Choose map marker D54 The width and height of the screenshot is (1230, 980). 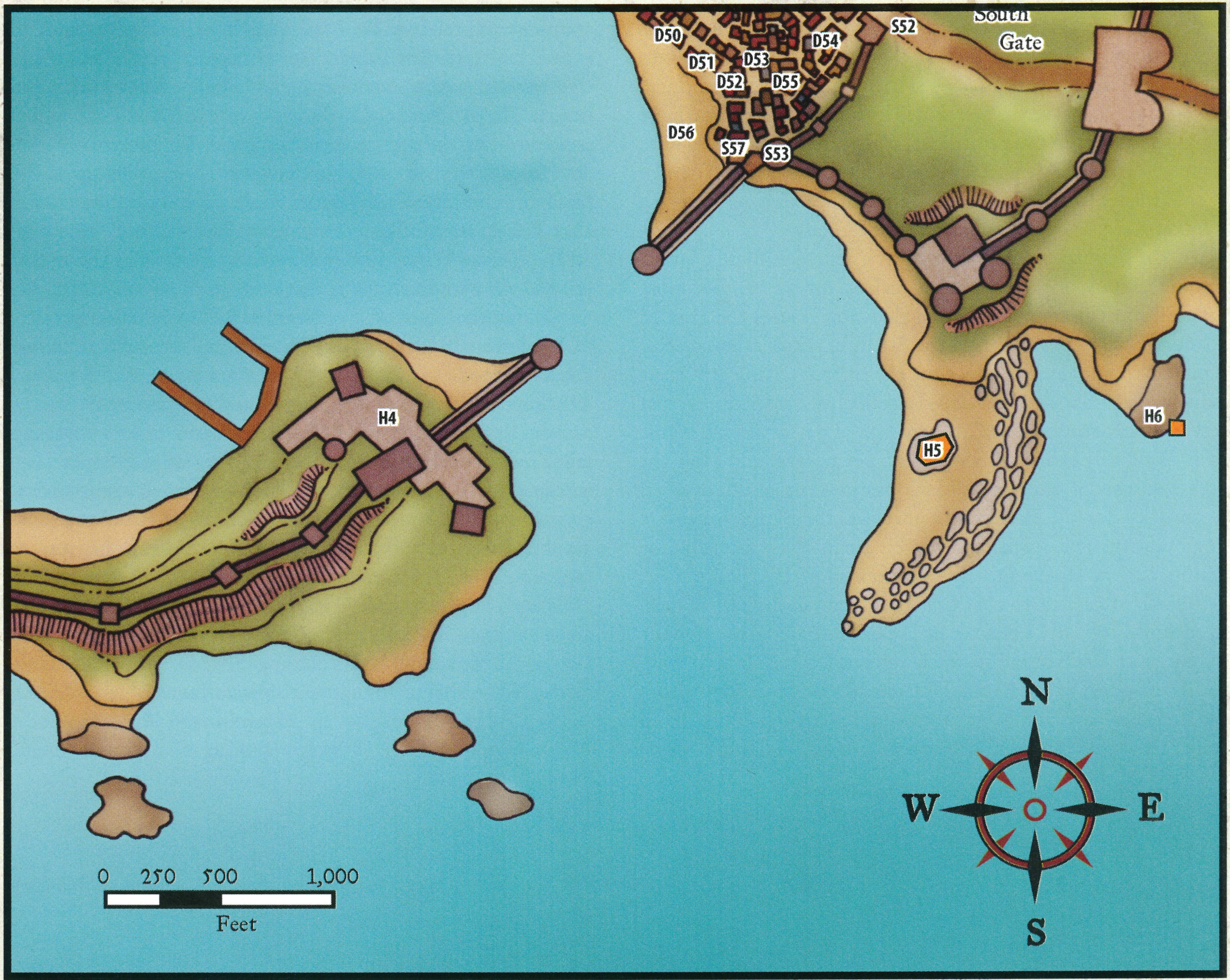825,41
